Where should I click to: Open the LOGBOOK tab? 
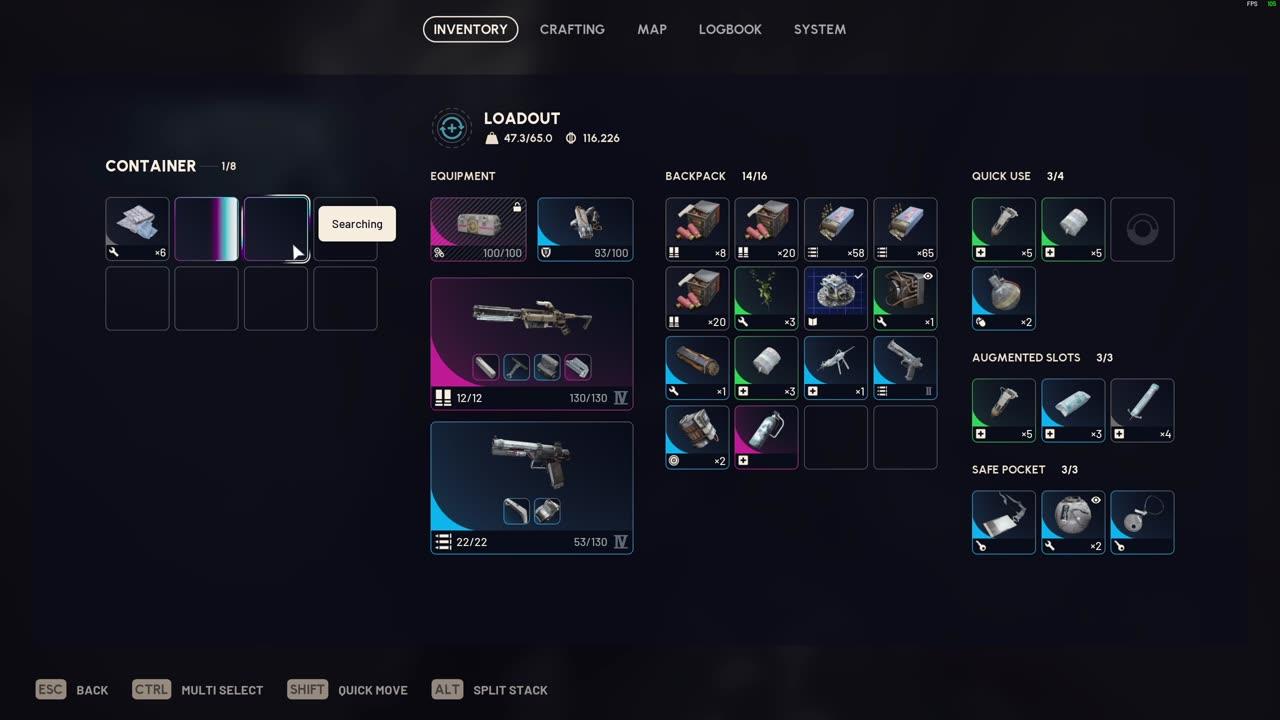pyautogui.click(x=730, y=29)
